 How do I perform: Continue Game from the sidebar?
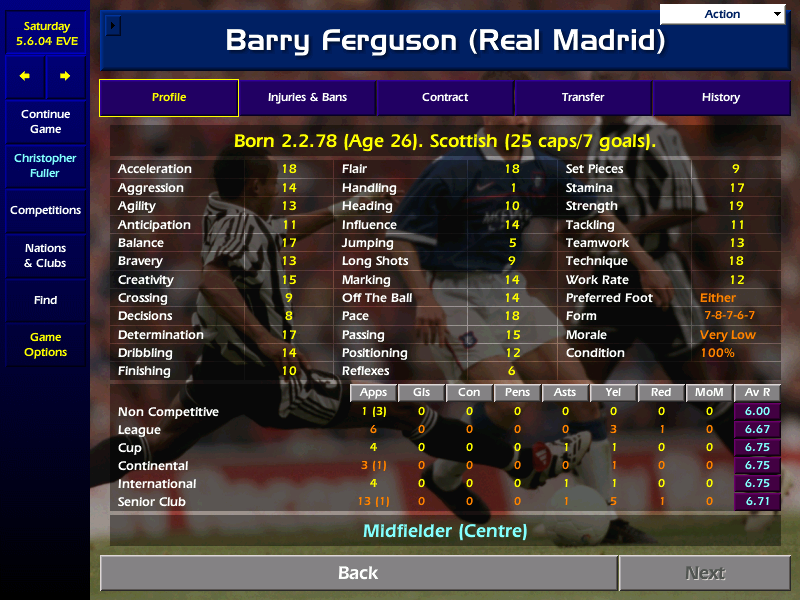[45, 122]
